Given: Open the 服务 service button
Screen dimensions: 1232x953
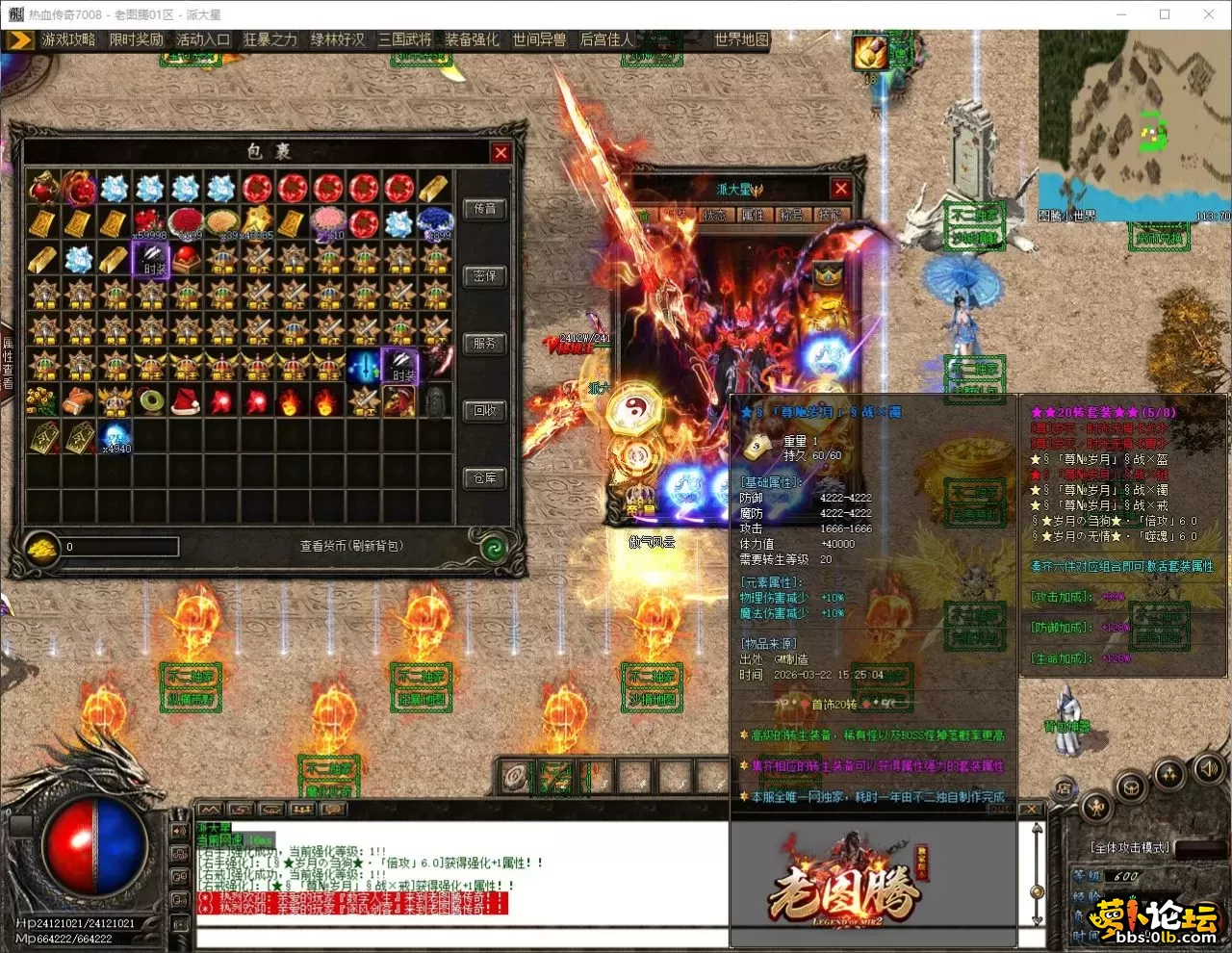Looking at the screenshot, I should pyautogui.click(x=485, y=344).
